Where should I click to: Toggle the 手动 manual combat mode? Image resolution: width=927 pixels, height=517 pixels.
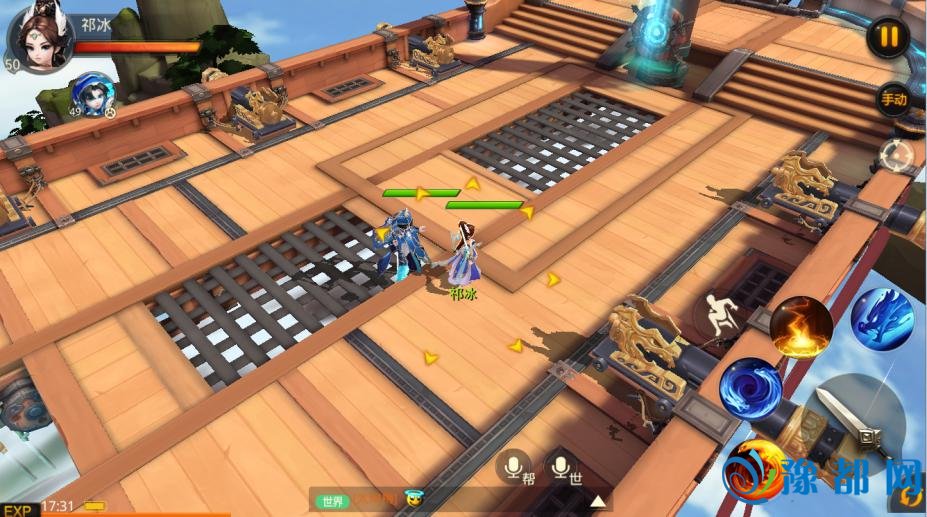(x=892, y=99)
